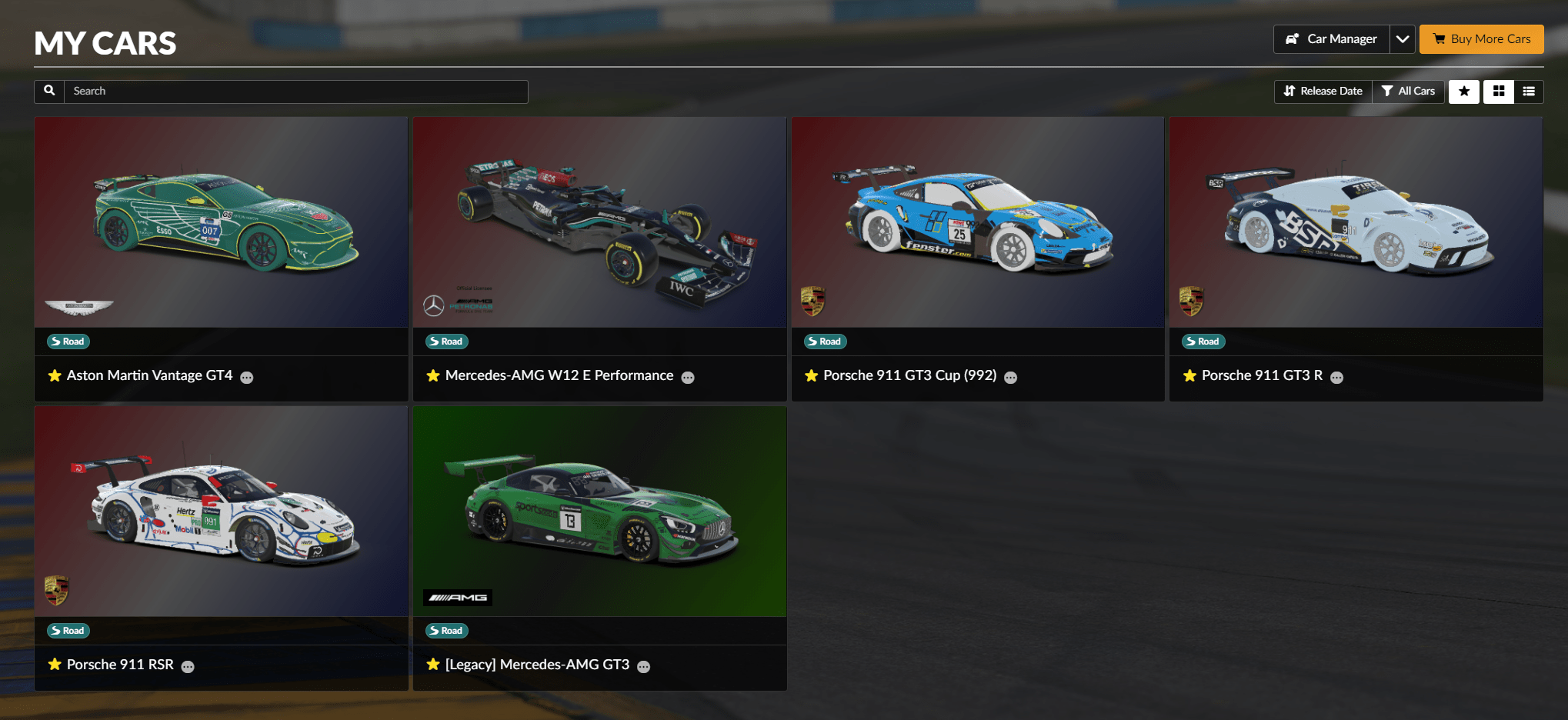This screenshot has width=1568, height=720.
Task: Click the search magnifier icon
Action: [x=48, y=91]
